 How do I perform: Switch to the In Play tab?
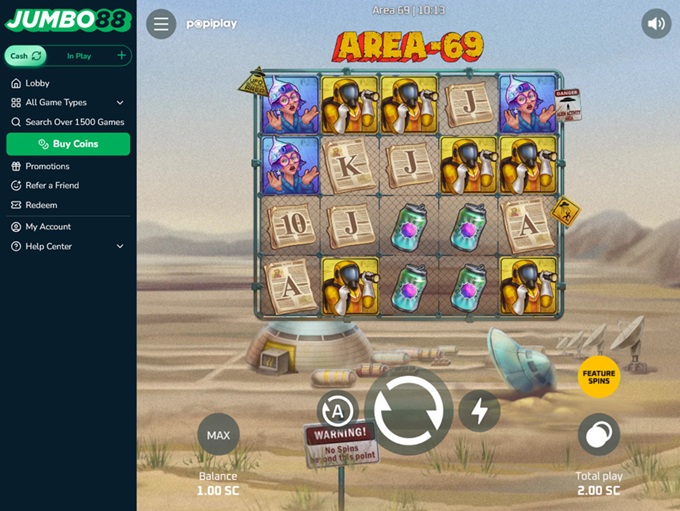click(79, 56)
